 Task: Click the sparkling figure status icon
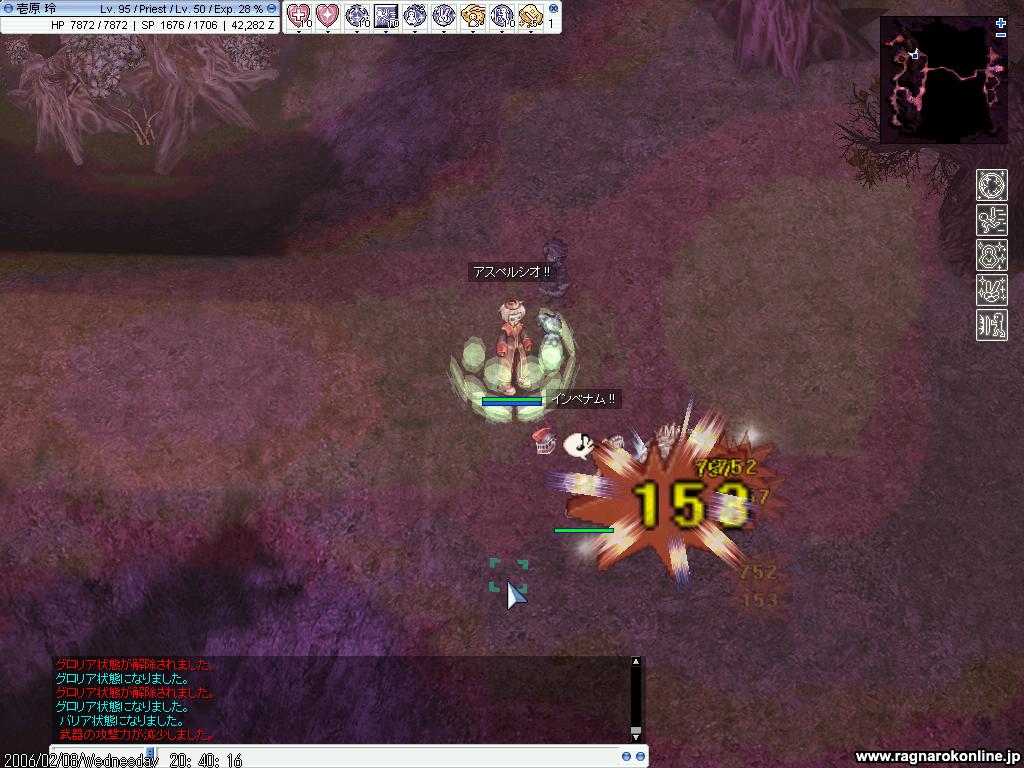click(992, 255)
